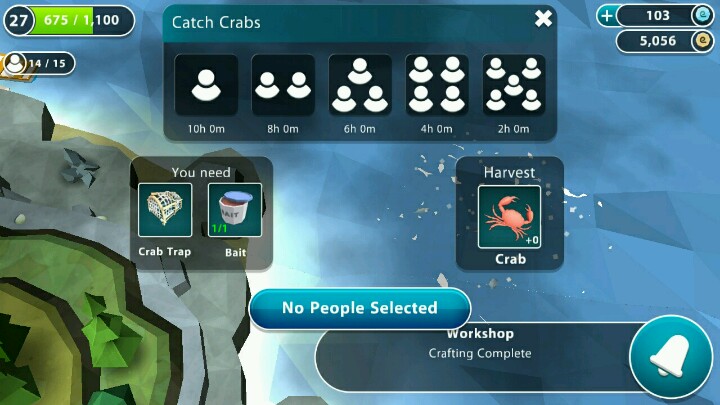Select five workers for 2h 0m
The width and height of the screenshot is (720, 405).
click(x=513, y=85)
